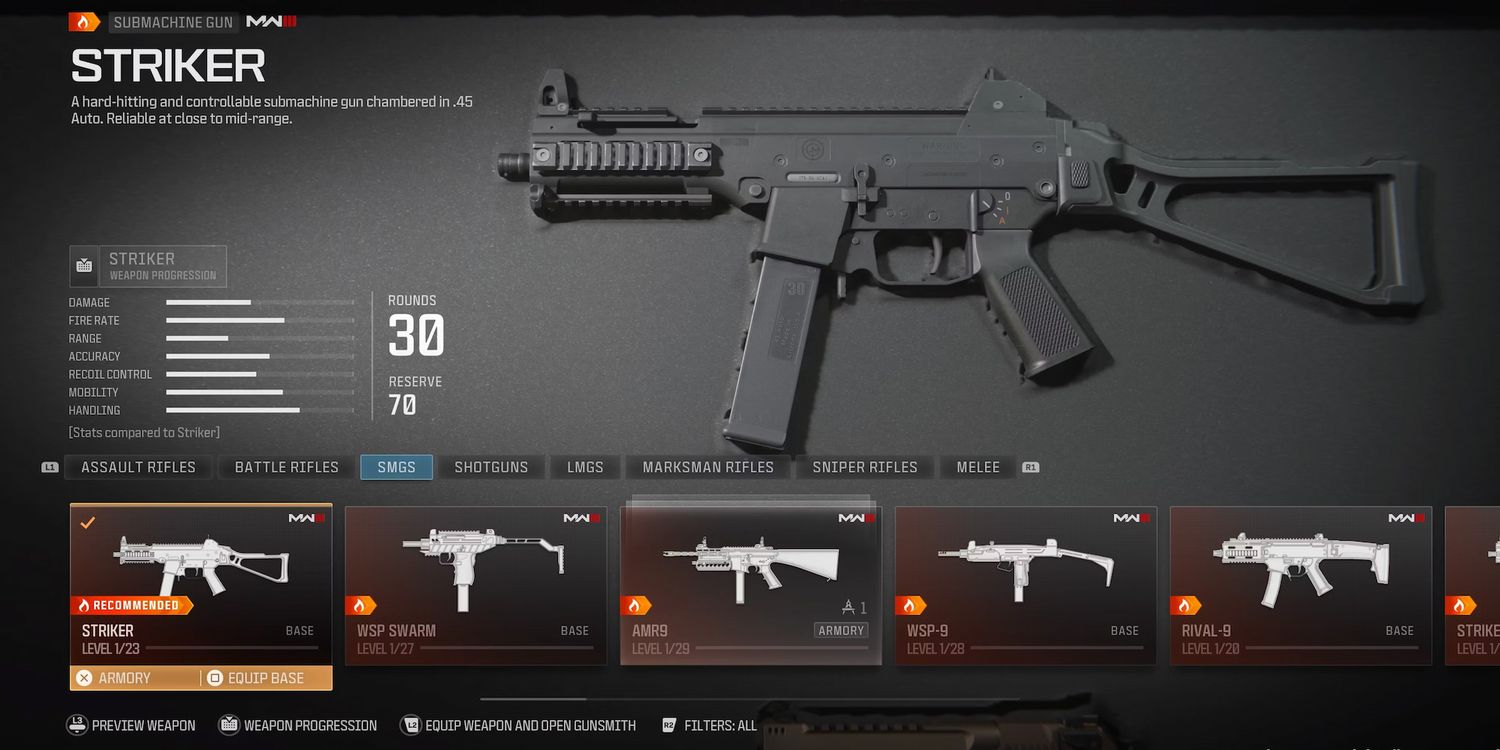The height and width of the screenshot is (750, 1500).
Task: Open the Battle Rifles category
Action: [x=286, y=467]
